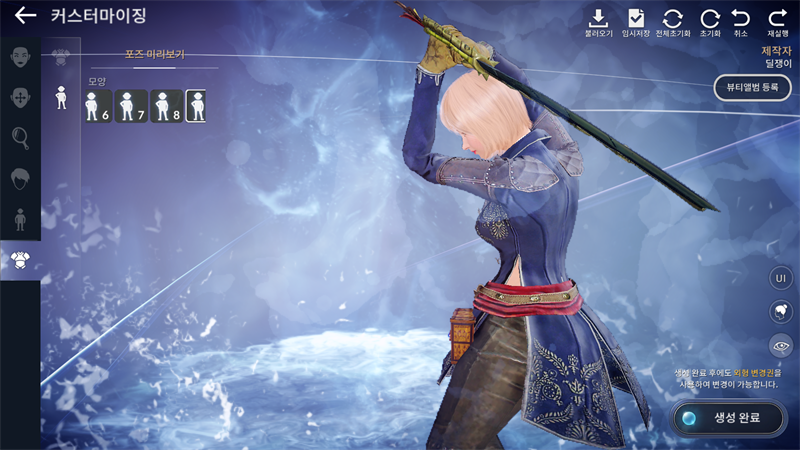800x450 pixels.
Task: Click the round head profile icon
Action: point(781,312)
